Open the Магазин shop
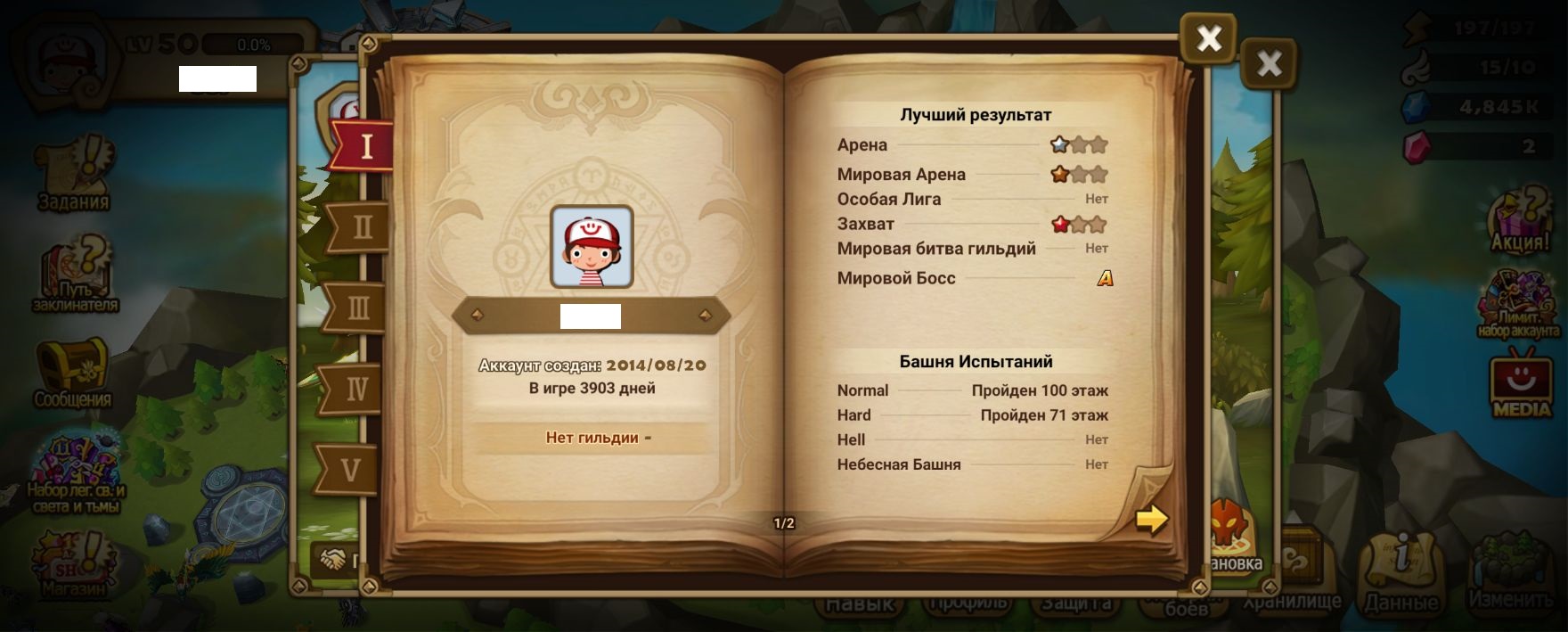 [73, 563]
